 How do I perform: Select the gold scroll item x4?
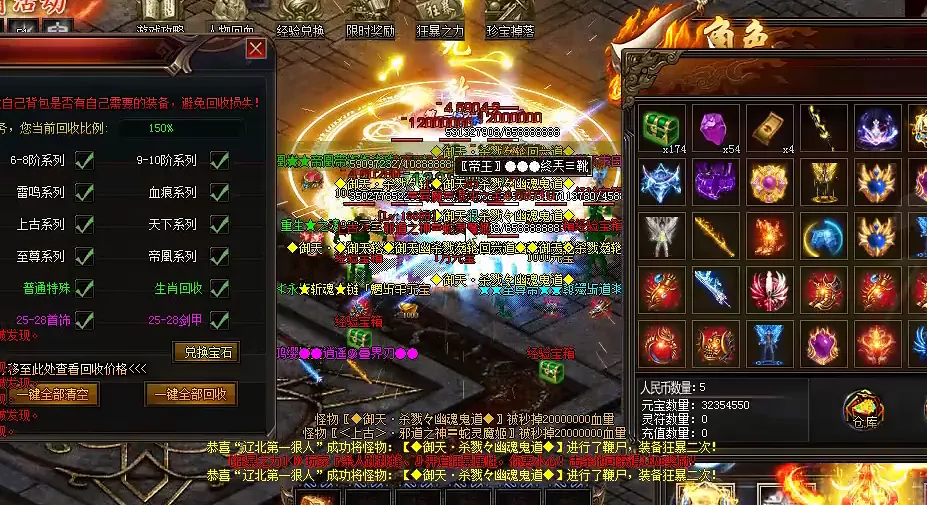pyautogui.click(x=769, y=128)
